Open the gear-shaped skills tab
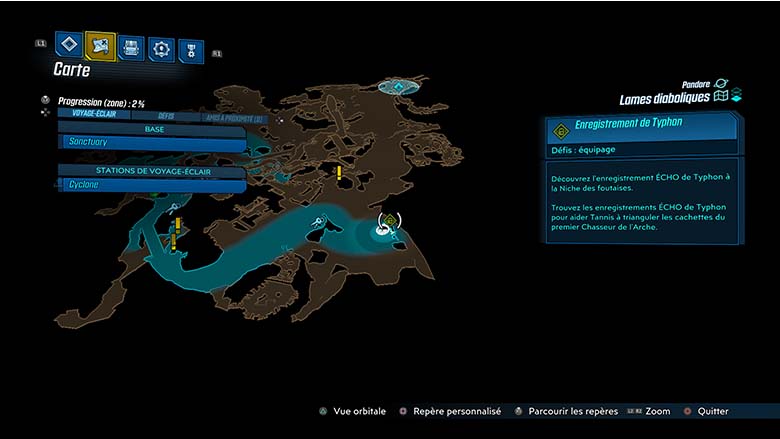Image resolution: width=780 pixels, height=439 pixels. coord(161,48)
